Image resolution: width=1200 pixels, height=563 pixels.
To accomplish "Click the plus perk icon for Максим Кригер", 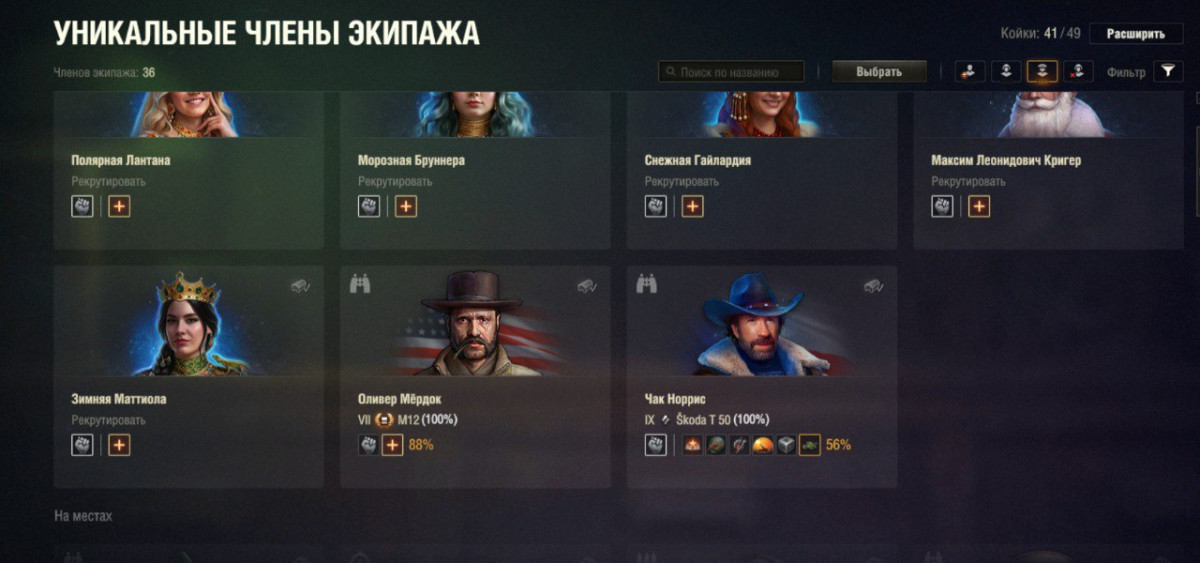I will (979, 207).
